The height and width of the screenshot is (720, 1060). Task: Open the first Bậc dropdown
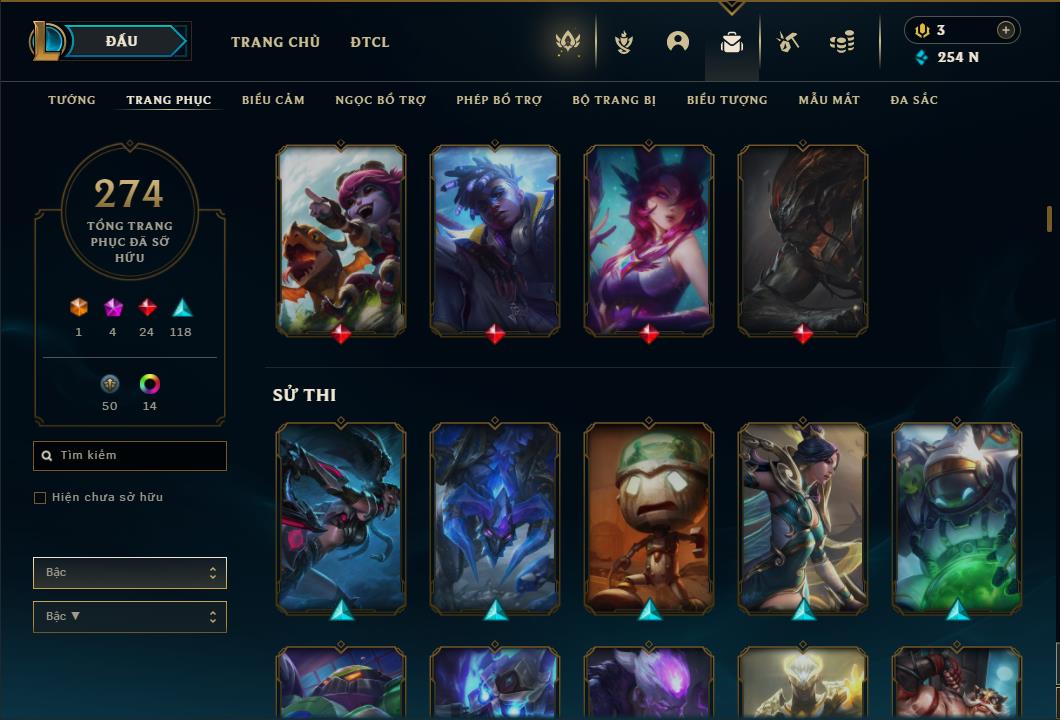click(130, 573)
